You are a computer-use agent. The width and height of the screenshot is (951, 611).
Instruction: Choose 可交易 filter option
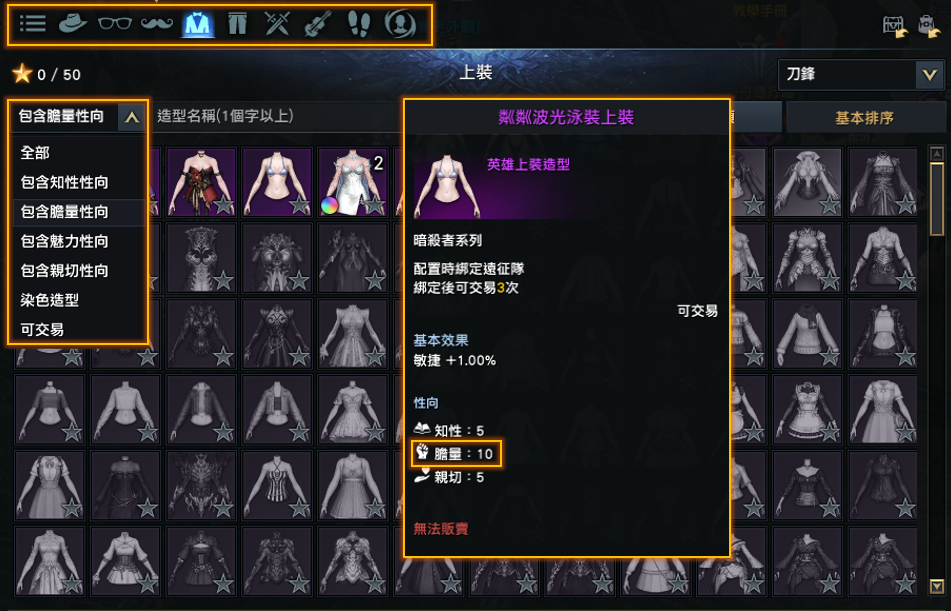click(43, 328)
